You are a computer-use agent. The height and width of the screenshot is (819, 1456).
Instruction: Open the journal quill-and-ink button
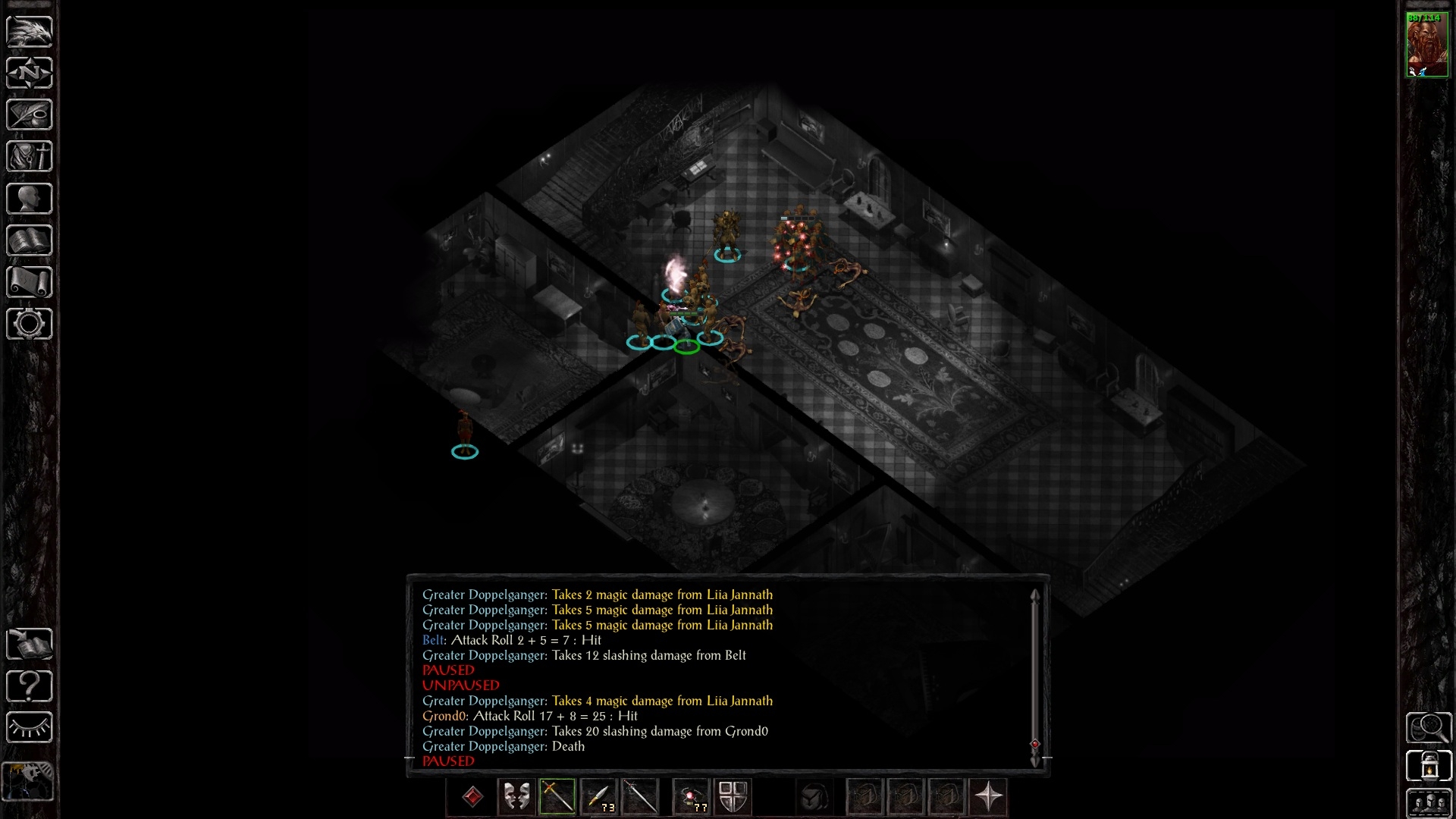[x=30, y=115]
